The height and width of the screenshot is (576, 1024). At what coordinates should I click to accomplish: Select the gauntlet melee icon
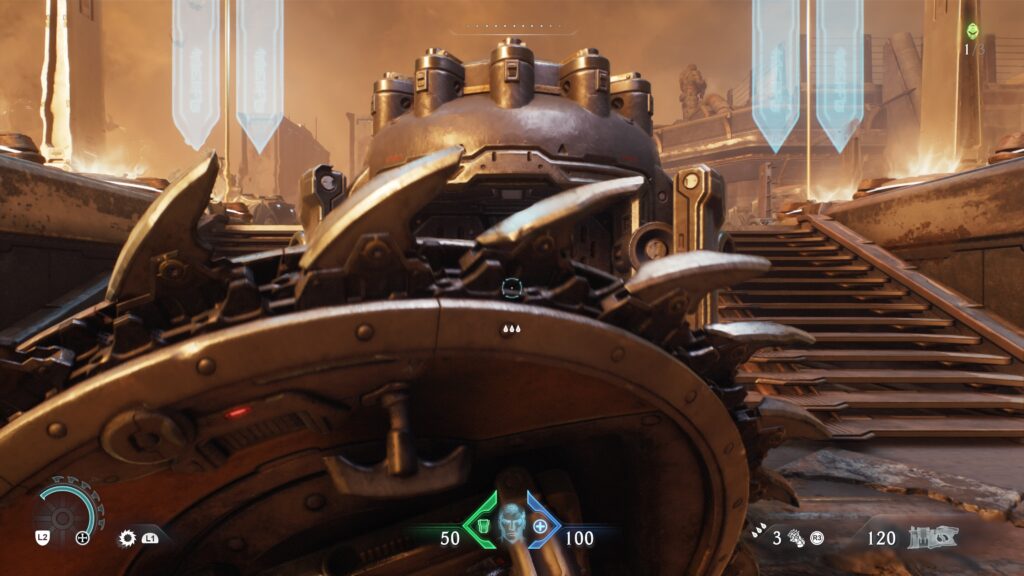797,538
